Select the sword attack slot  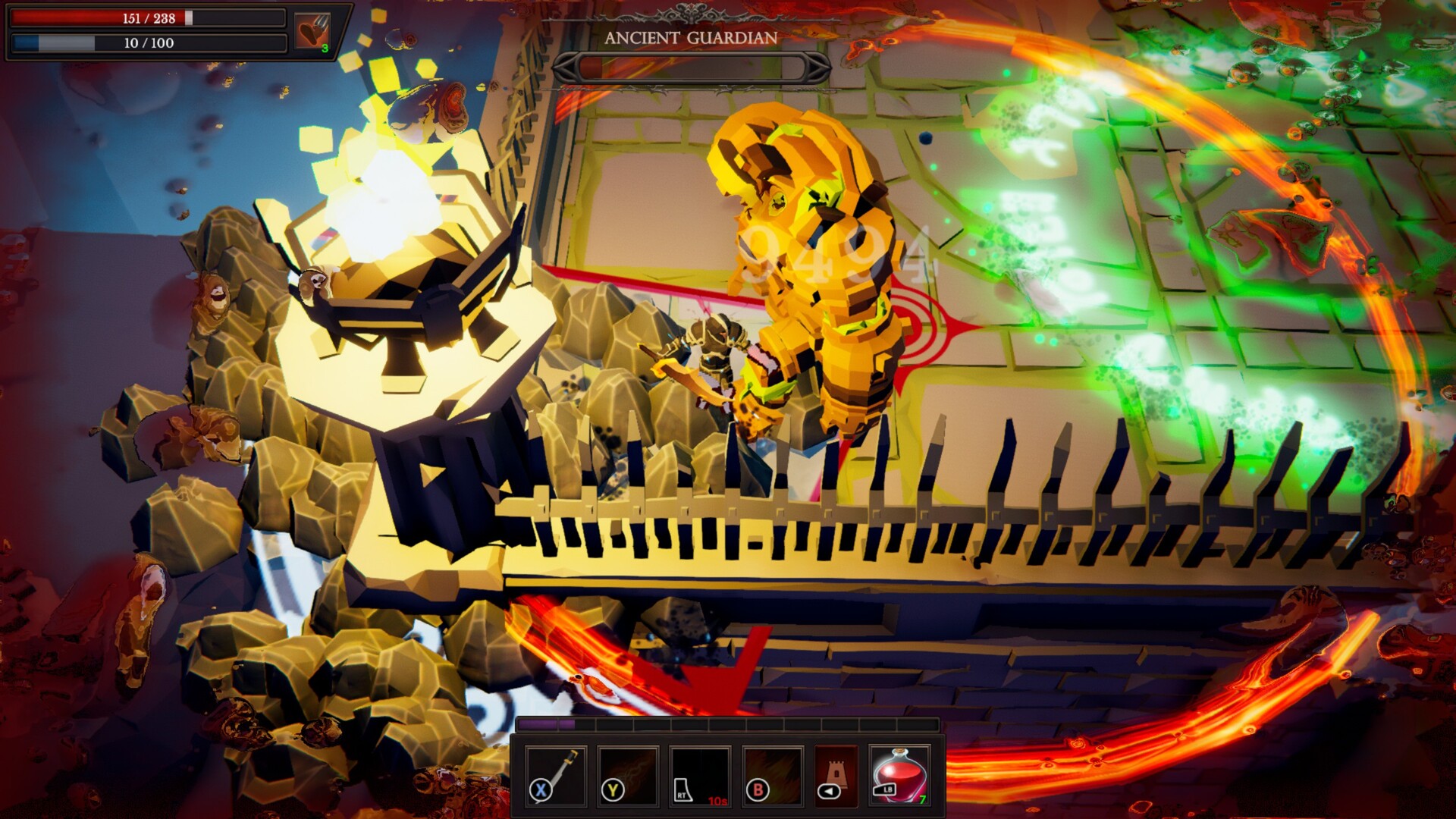[556, 775]
